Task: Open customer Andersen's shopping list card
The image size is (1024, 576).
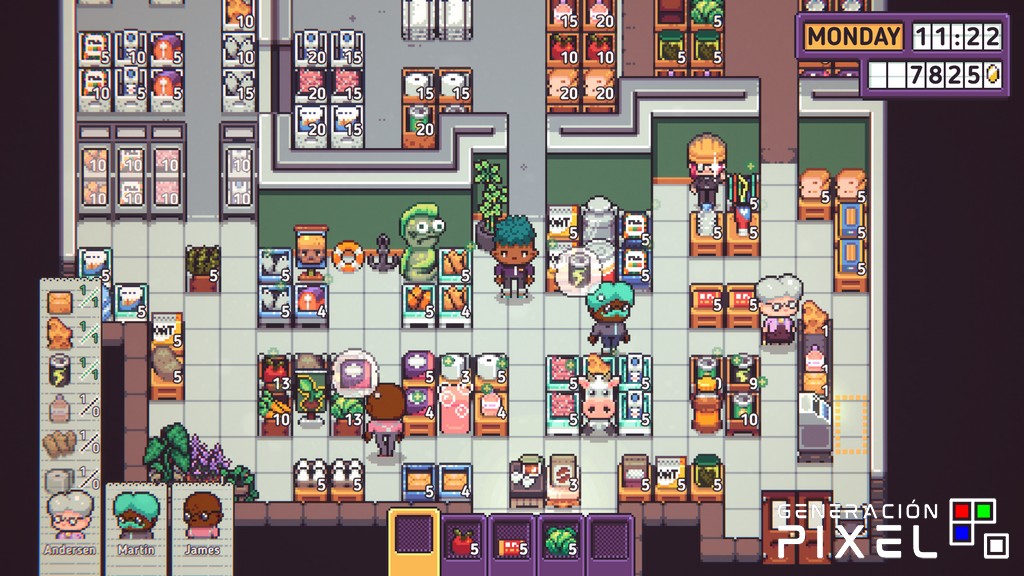Action: click(71, 522)
